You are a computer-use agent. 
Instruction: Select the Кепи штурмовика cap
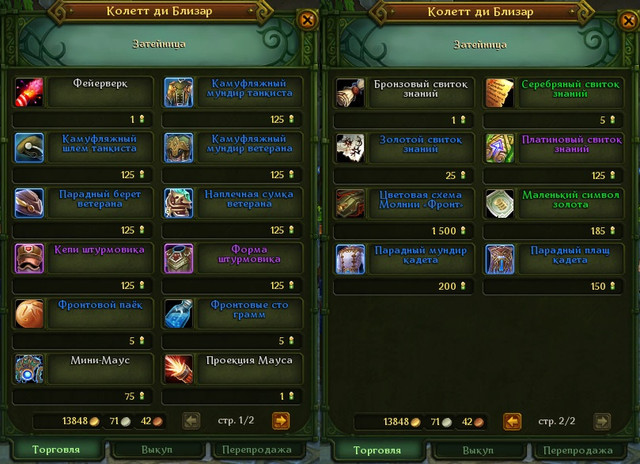(x=30, y=258)
